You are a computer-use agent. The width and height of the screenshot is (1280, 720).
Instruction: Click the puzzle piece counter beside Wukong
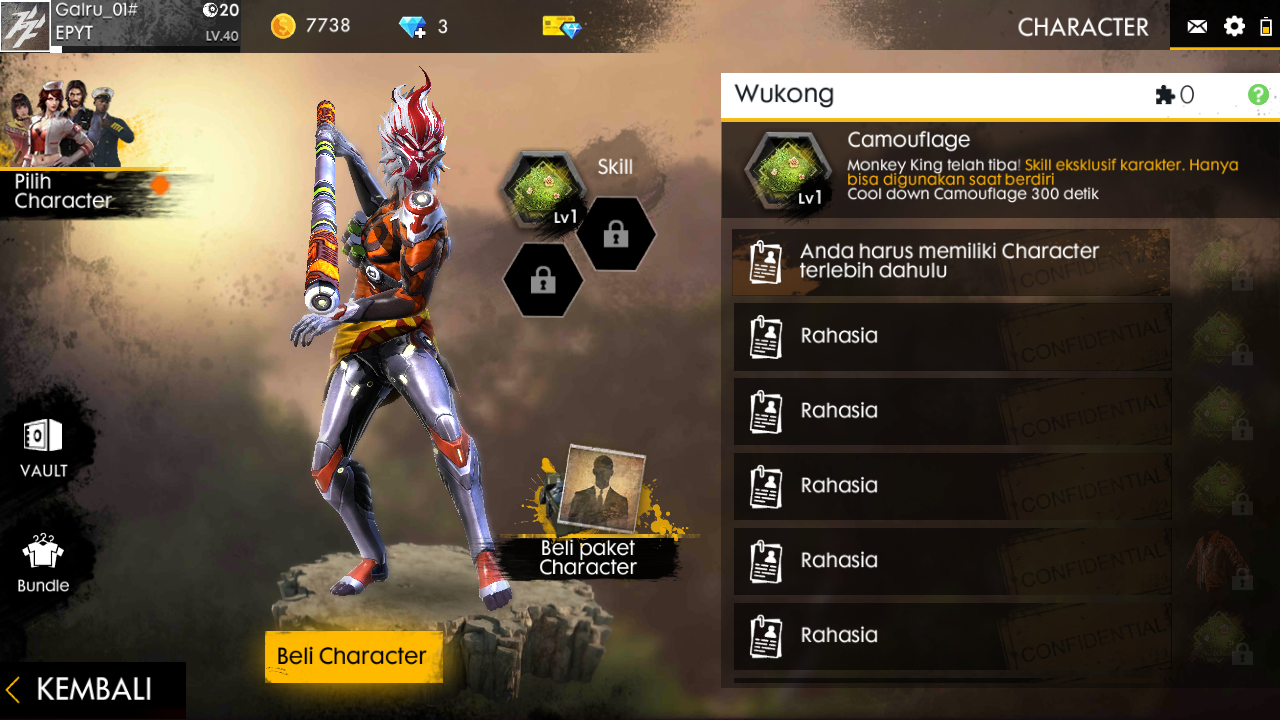tap(1163, 93)
